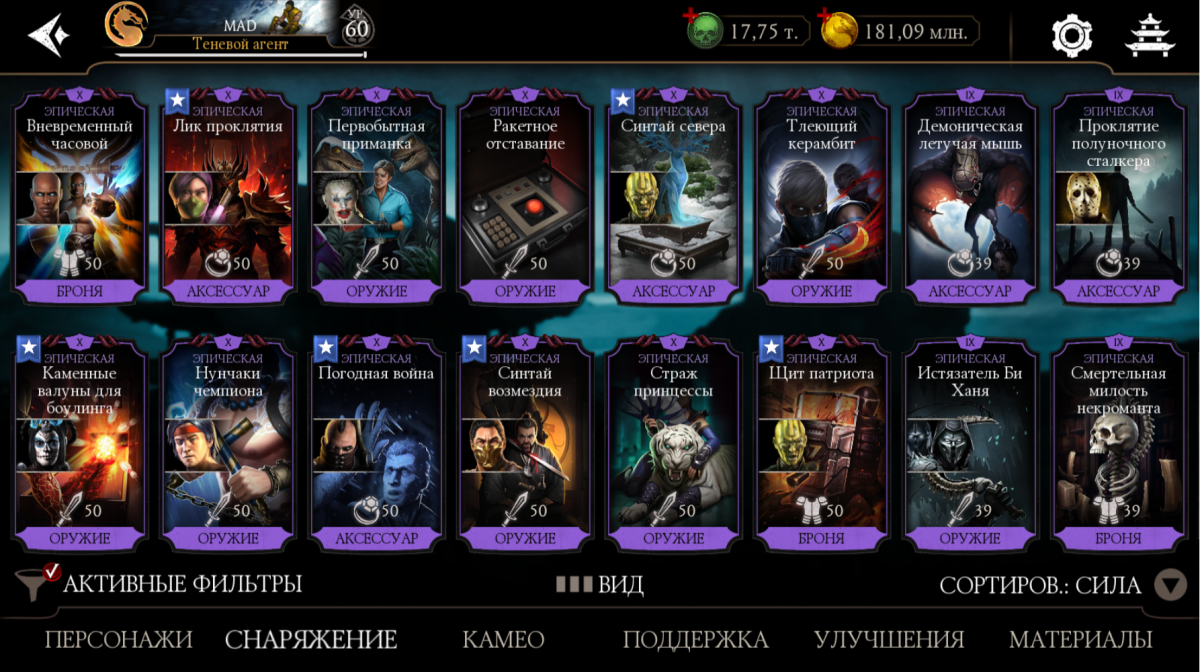Screen dimensions: 1200x672
Task: Open settings via the gear icon
Action: tap(1071, 35)
